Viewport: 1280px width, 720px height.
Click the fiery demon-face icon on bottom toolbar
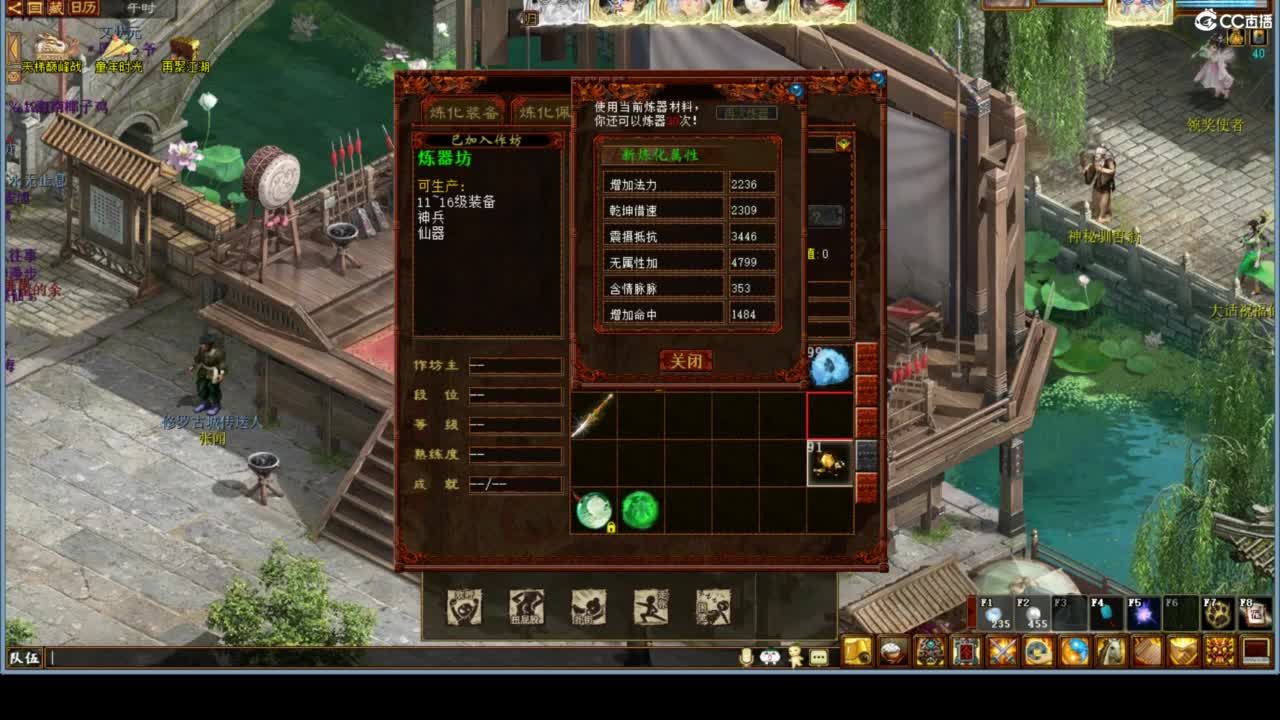(x=1220, y=653)
